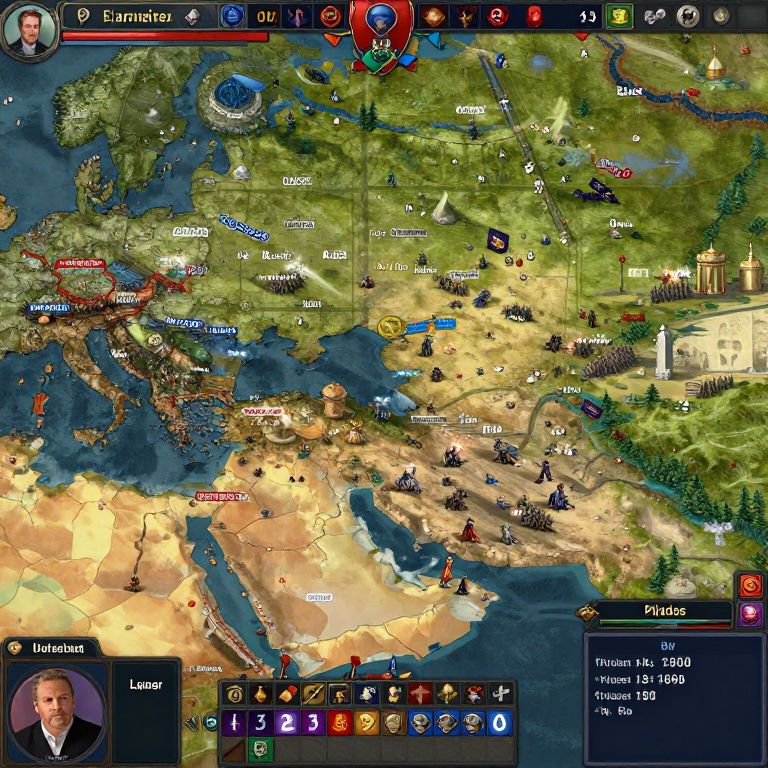Select the white zero slot on blue background
This screenshot has width=768, height=768.
pos(499,723)
